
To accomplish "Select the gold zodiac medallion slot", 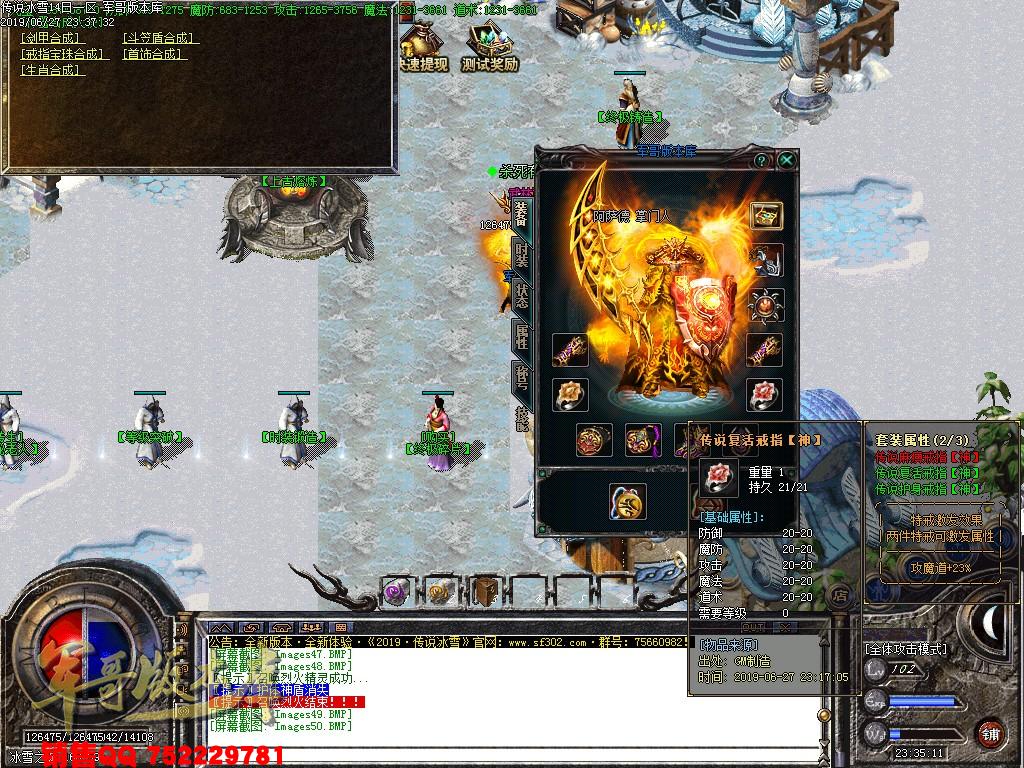I will pos(627,501).
